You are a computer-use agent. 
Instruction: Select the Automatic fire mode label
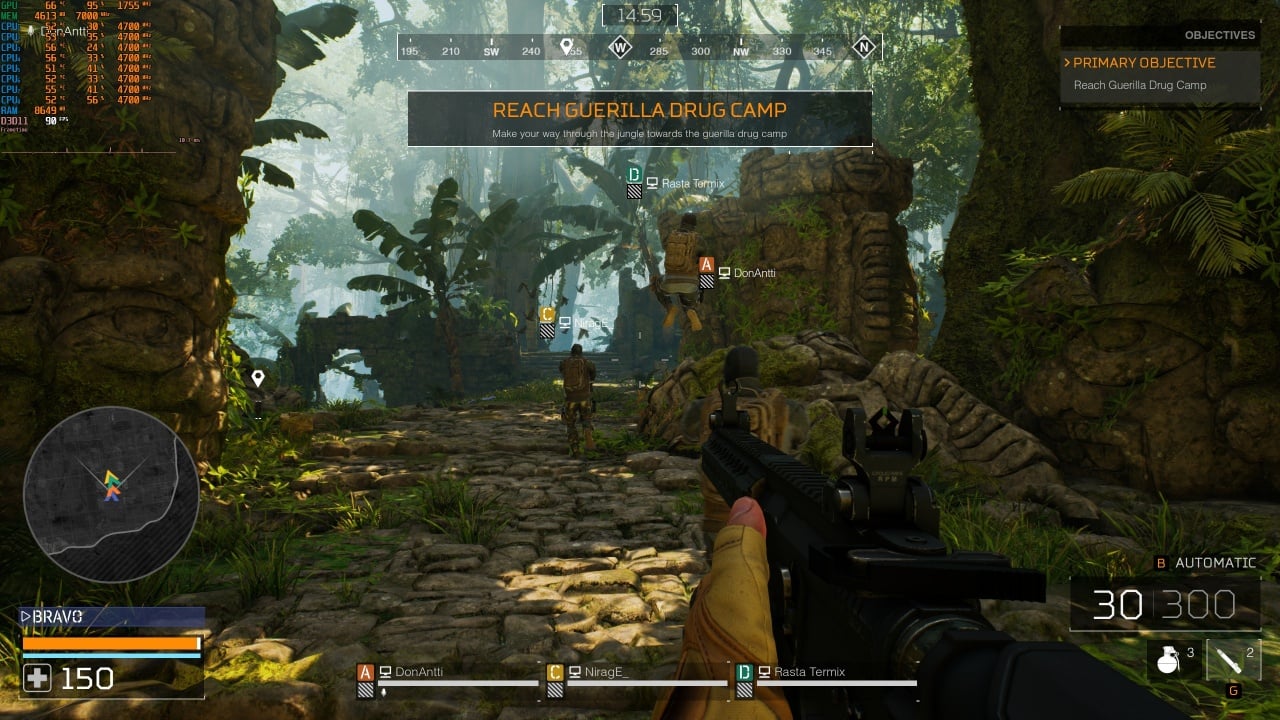1215,563
